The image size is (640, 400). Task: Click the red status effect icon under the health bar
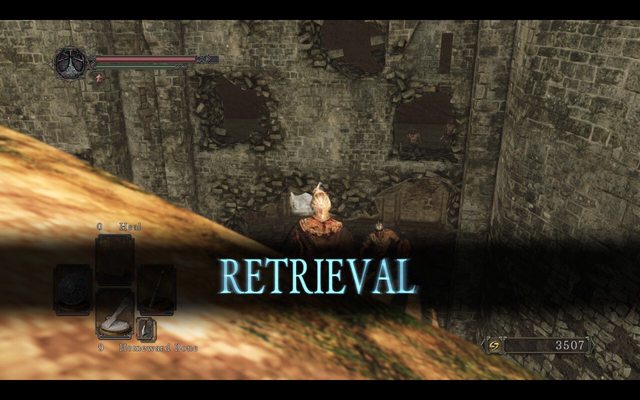(x=99, y=77)
